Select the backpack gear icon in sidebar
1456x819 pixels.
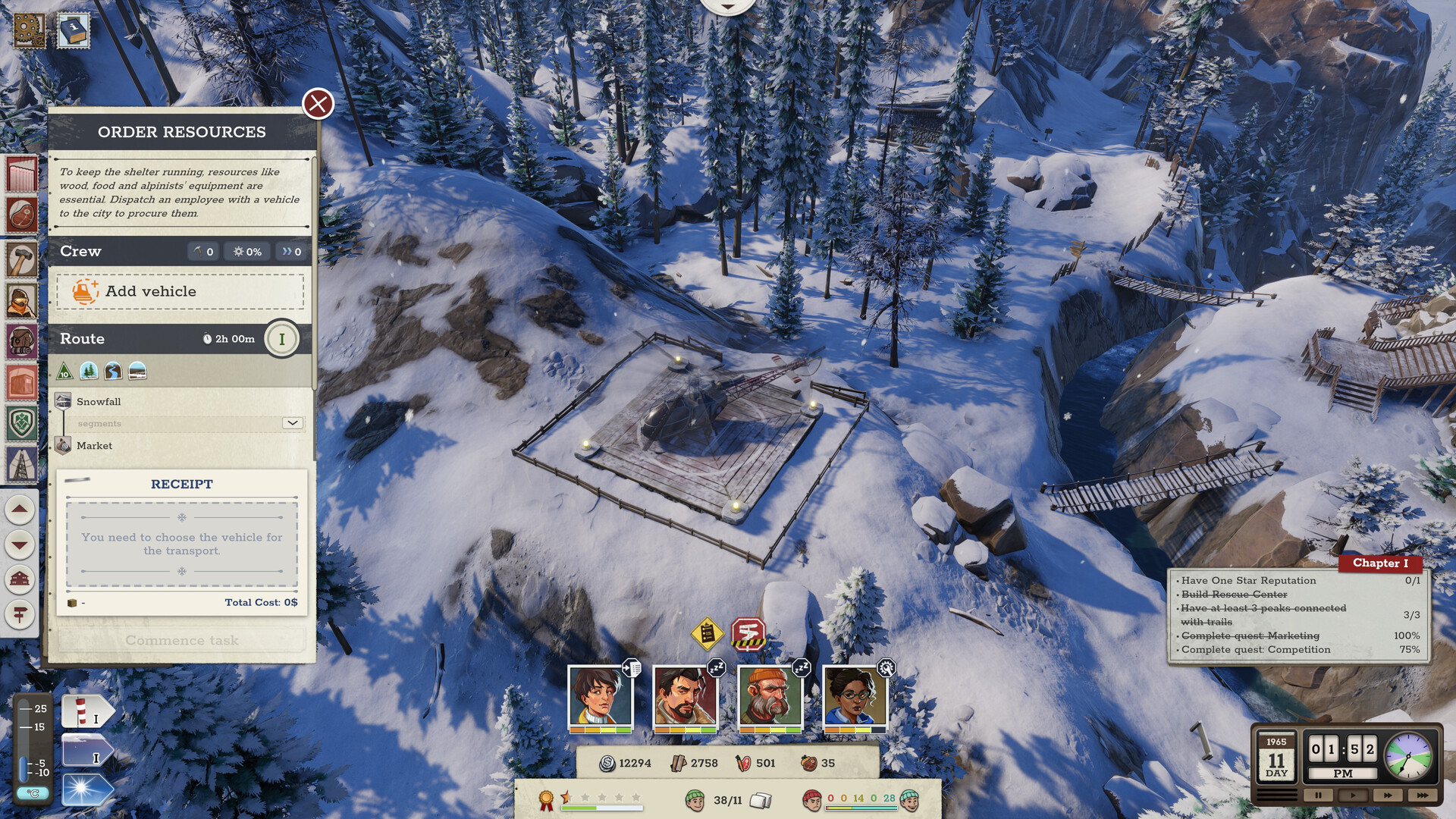click(20, 341)
